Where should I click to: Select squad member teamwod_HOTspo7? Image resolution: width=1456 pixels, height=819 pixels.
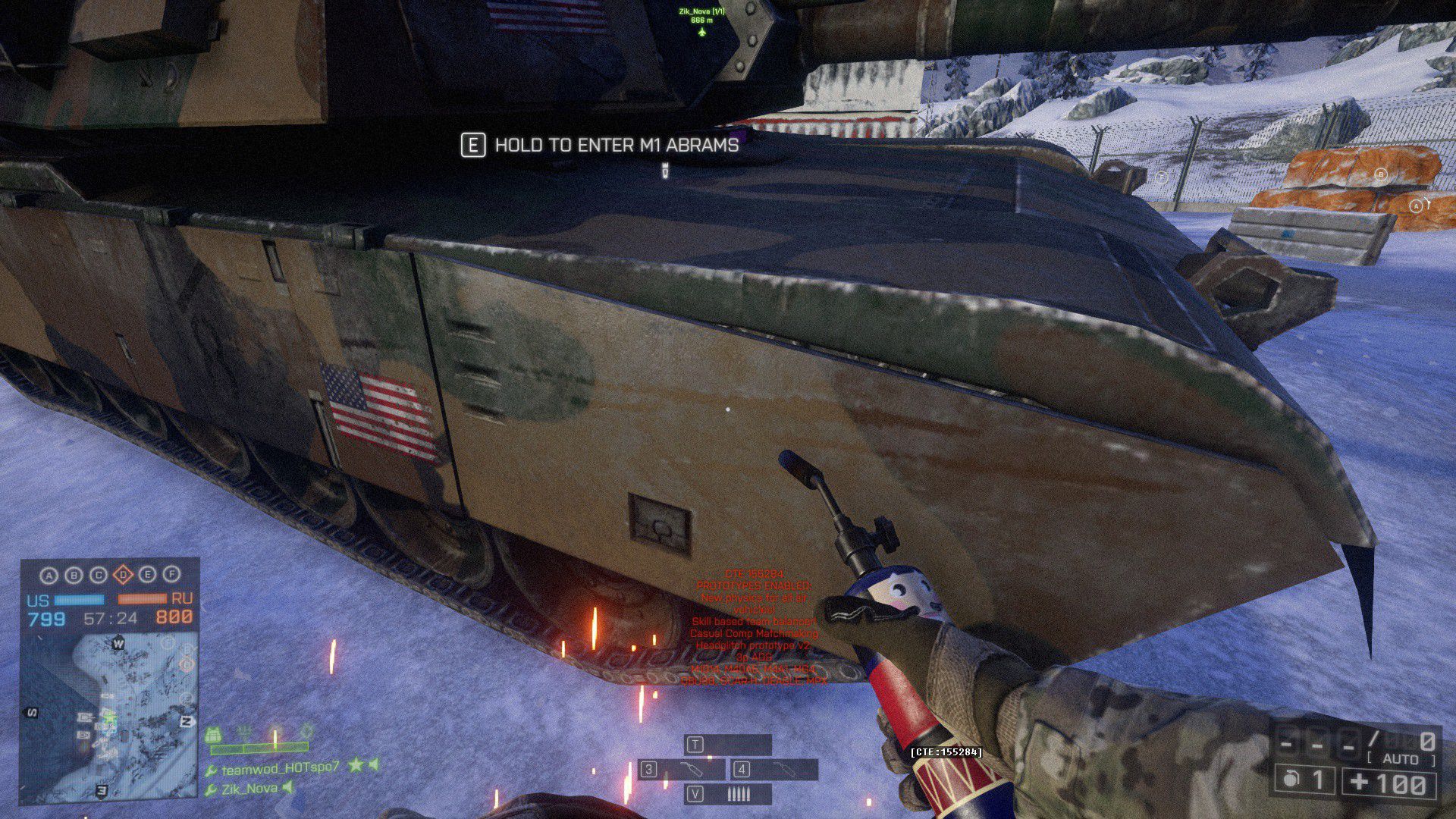280,768
